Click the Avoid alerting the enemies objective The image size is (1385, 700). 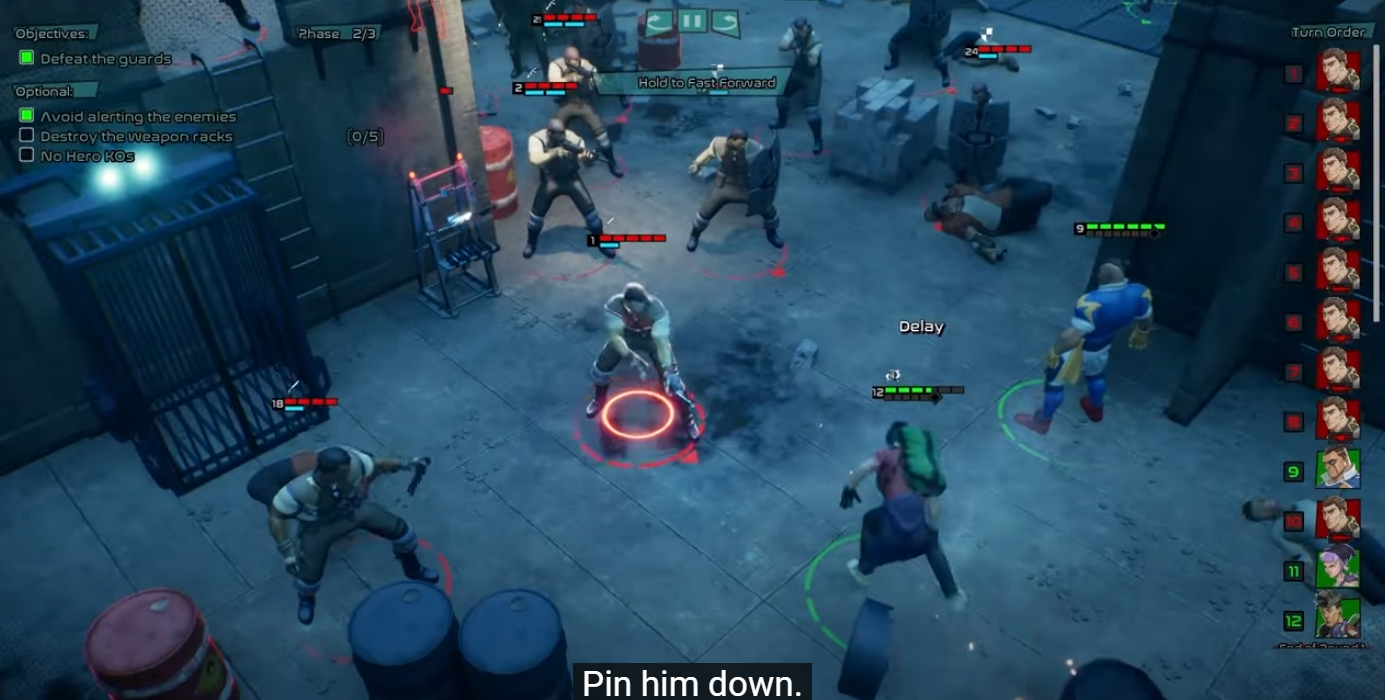point(138,116)
